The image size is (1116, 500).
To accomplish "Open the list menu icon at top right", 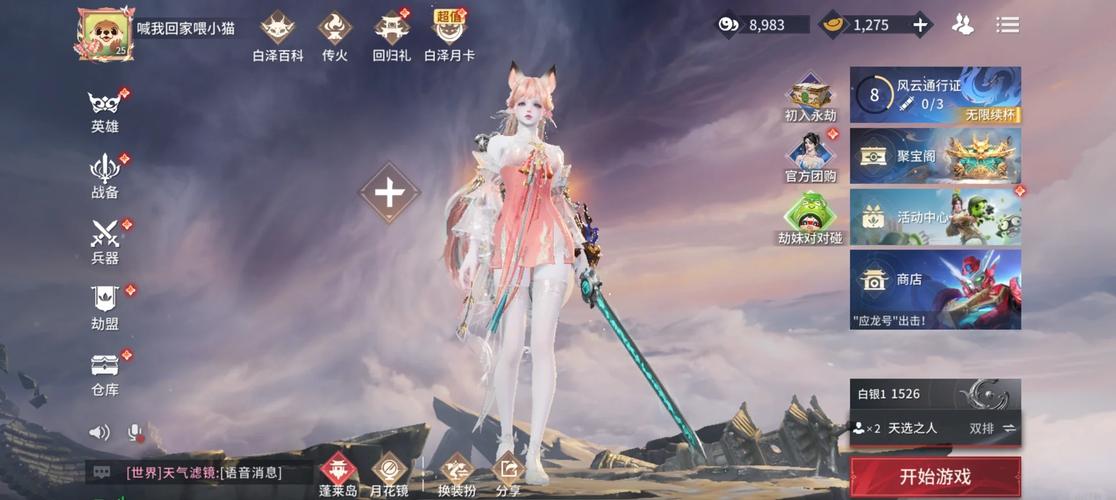I will coord(1007,25).
